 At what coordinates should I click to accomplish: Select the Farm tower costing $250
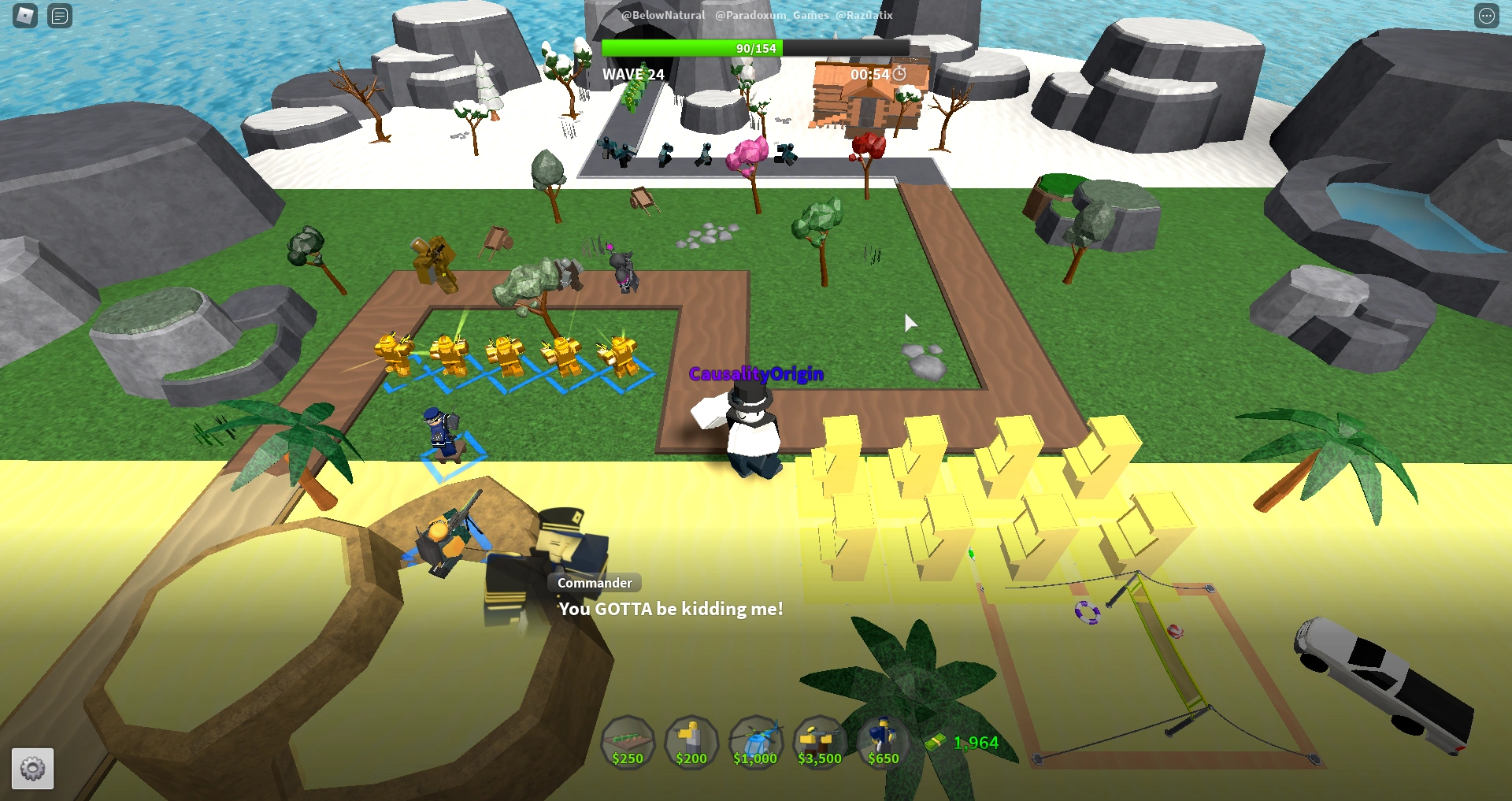pyautogui.click(x=628, y=741)
